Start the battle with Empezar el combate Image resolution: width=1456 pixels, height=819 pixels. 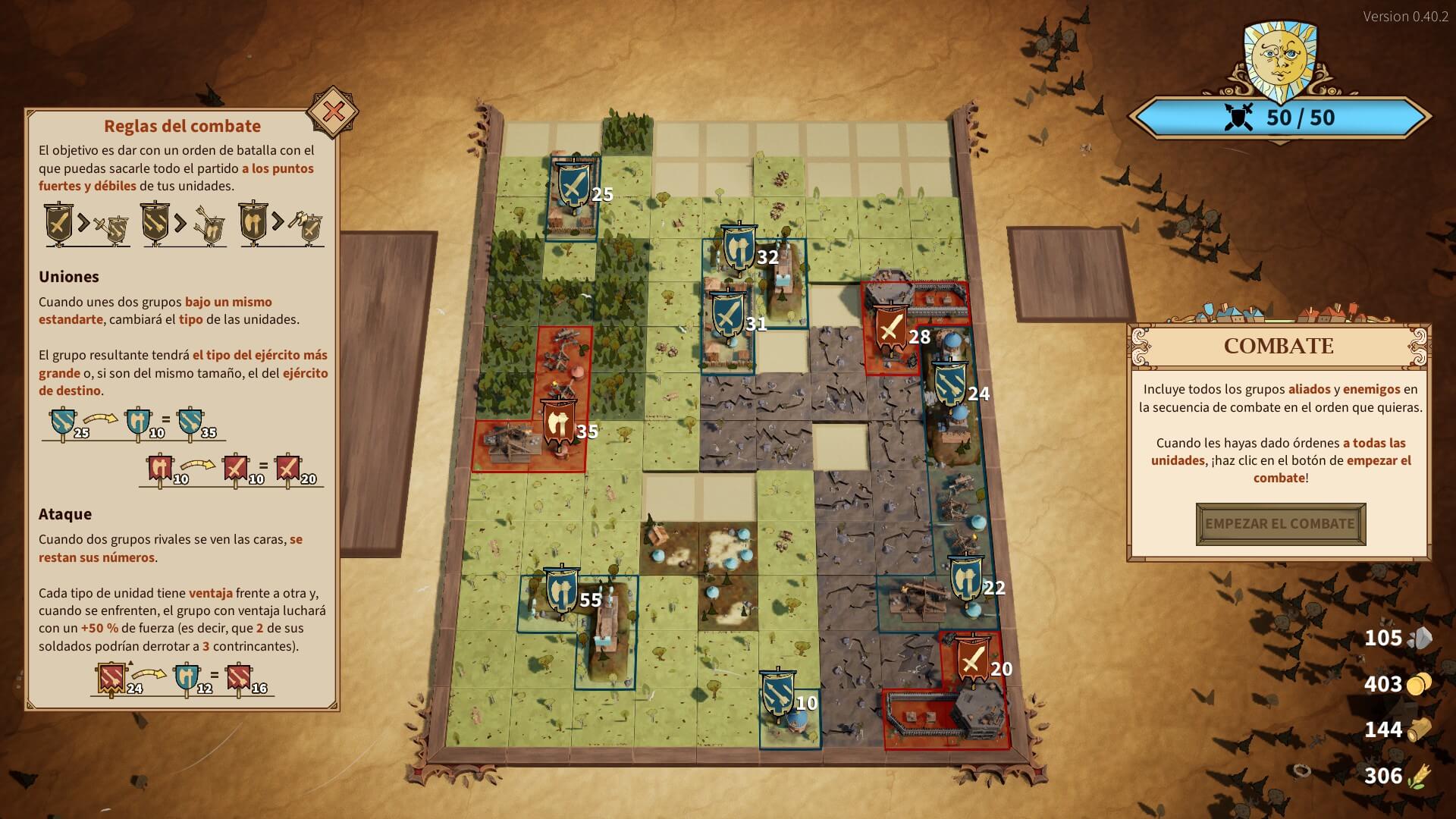(1280, 524)
